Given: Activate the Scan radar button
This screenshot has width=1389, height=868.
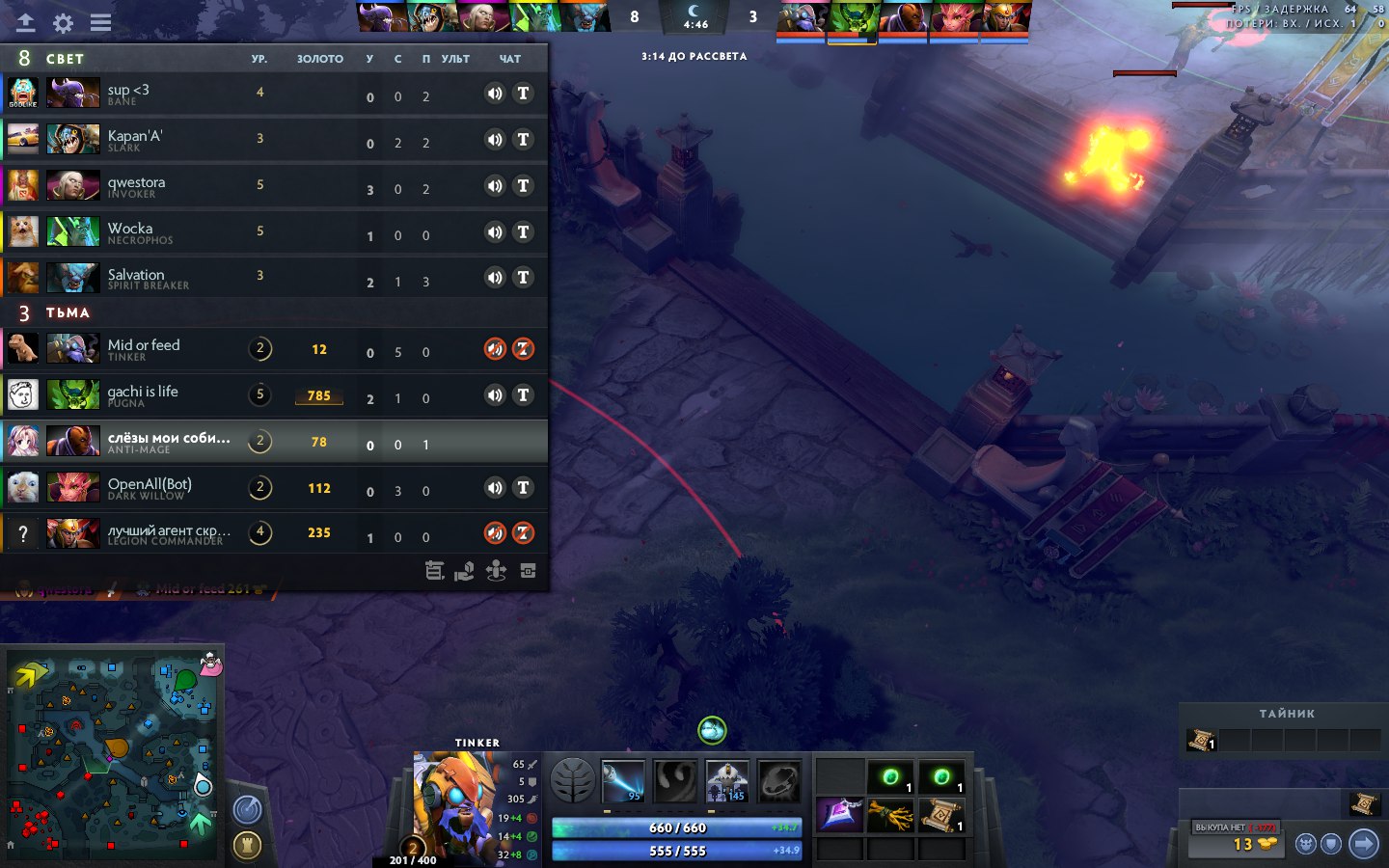Looking at the screenshot, I should click(x=248, y=809).
